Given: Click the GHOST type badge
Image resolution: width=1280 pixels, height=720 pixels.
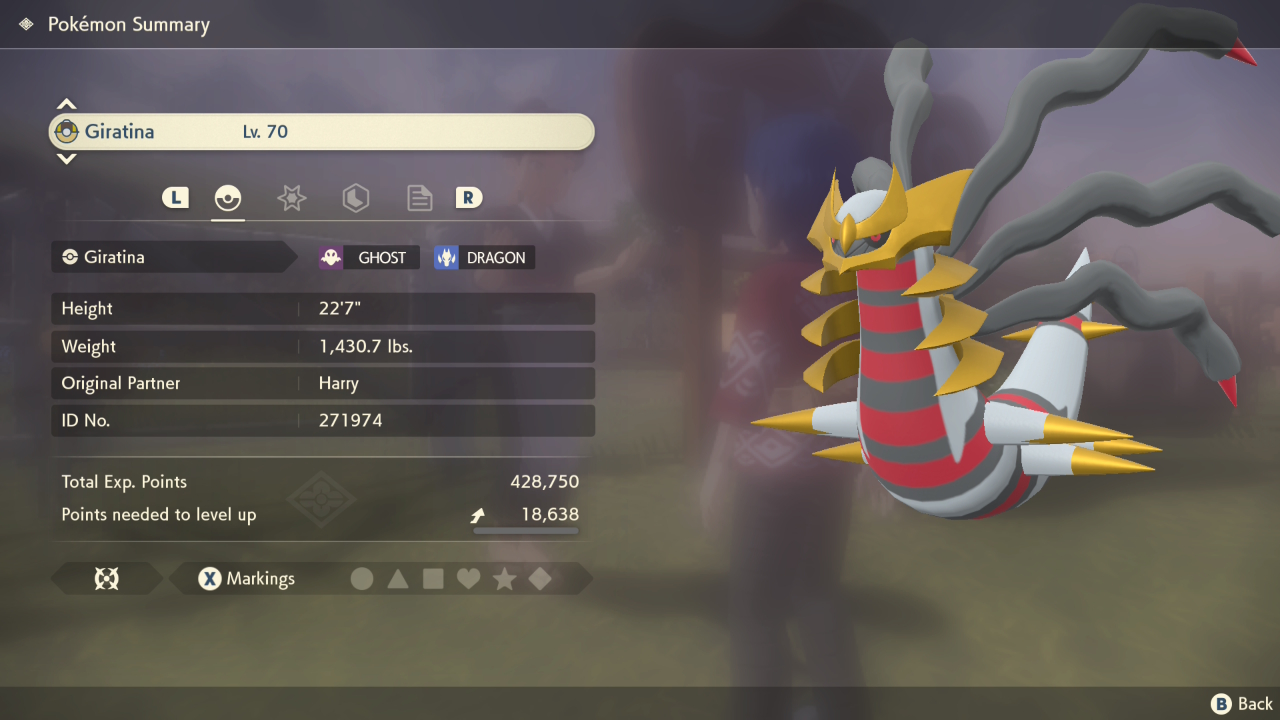Looking at the screenshot, I should coord(368,257).
